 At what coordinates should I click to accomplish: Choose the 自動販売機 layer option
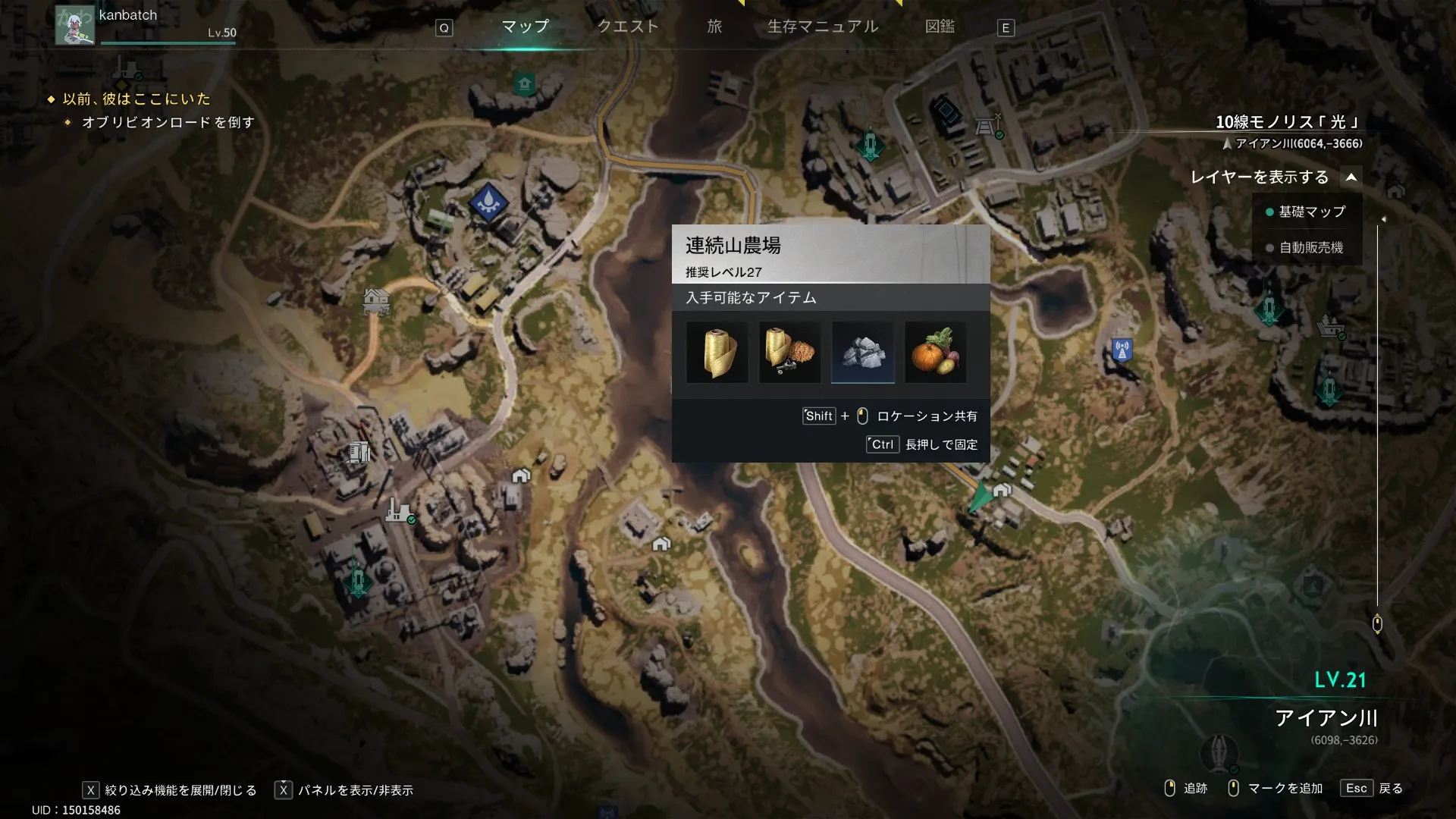(x=1310, y=248)
